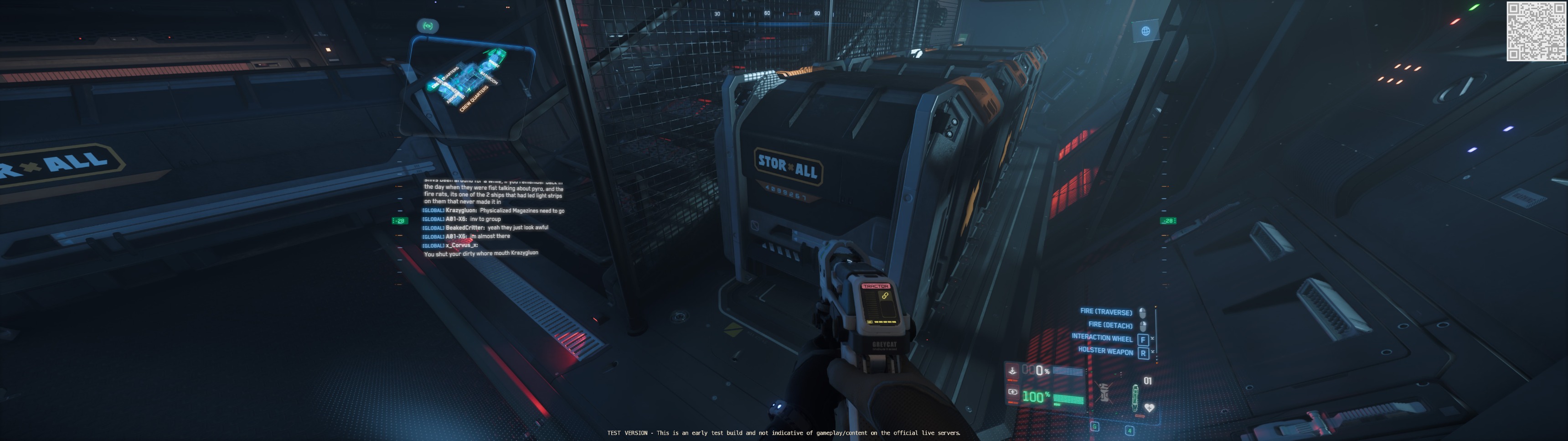Click the red download-arrow status icon
Image resolution: width=1568 pixels, height=441 pixels.
tap(1012, 370)
